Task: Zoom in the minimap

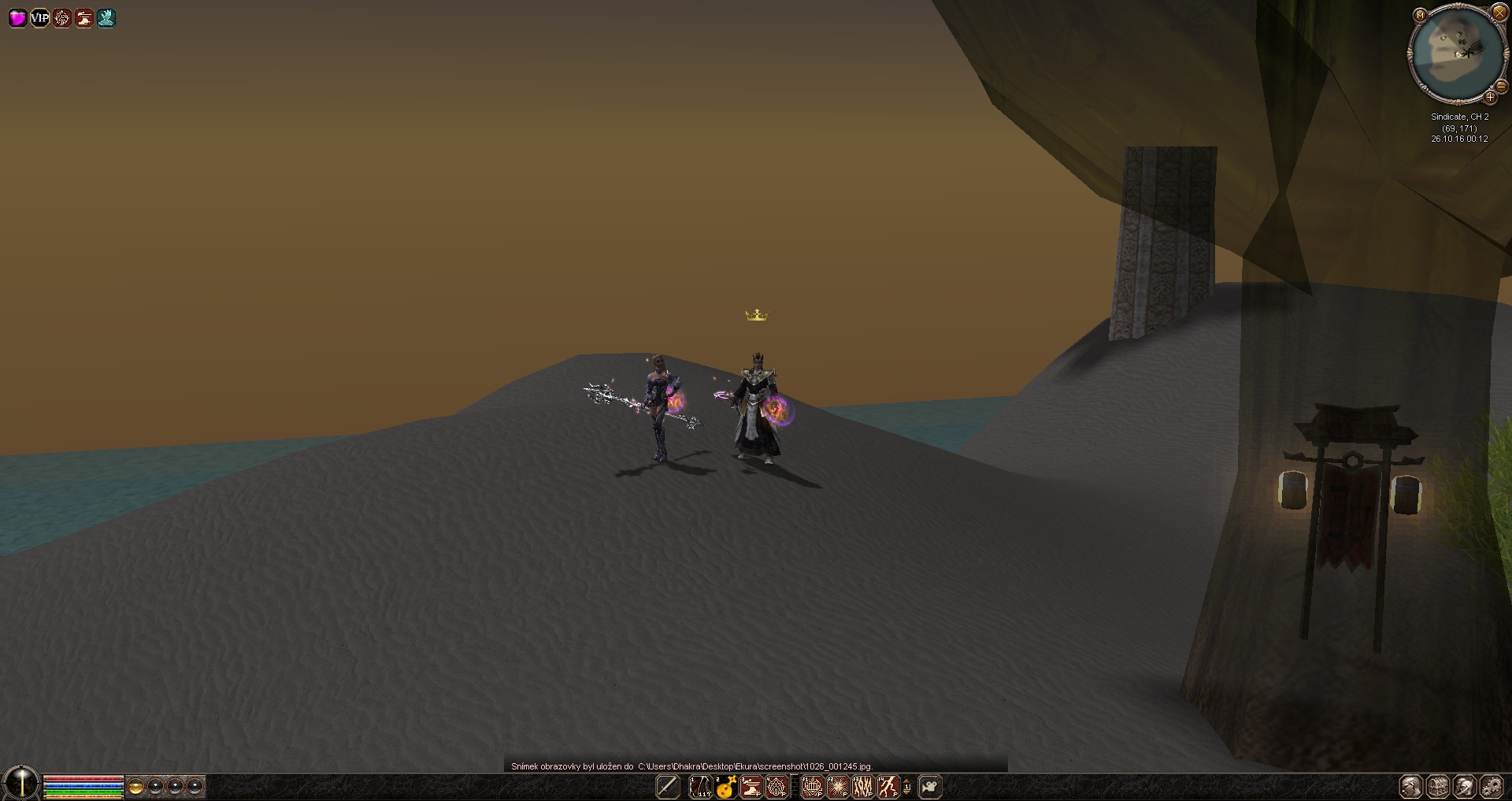Action: (x=1489, y=98)
